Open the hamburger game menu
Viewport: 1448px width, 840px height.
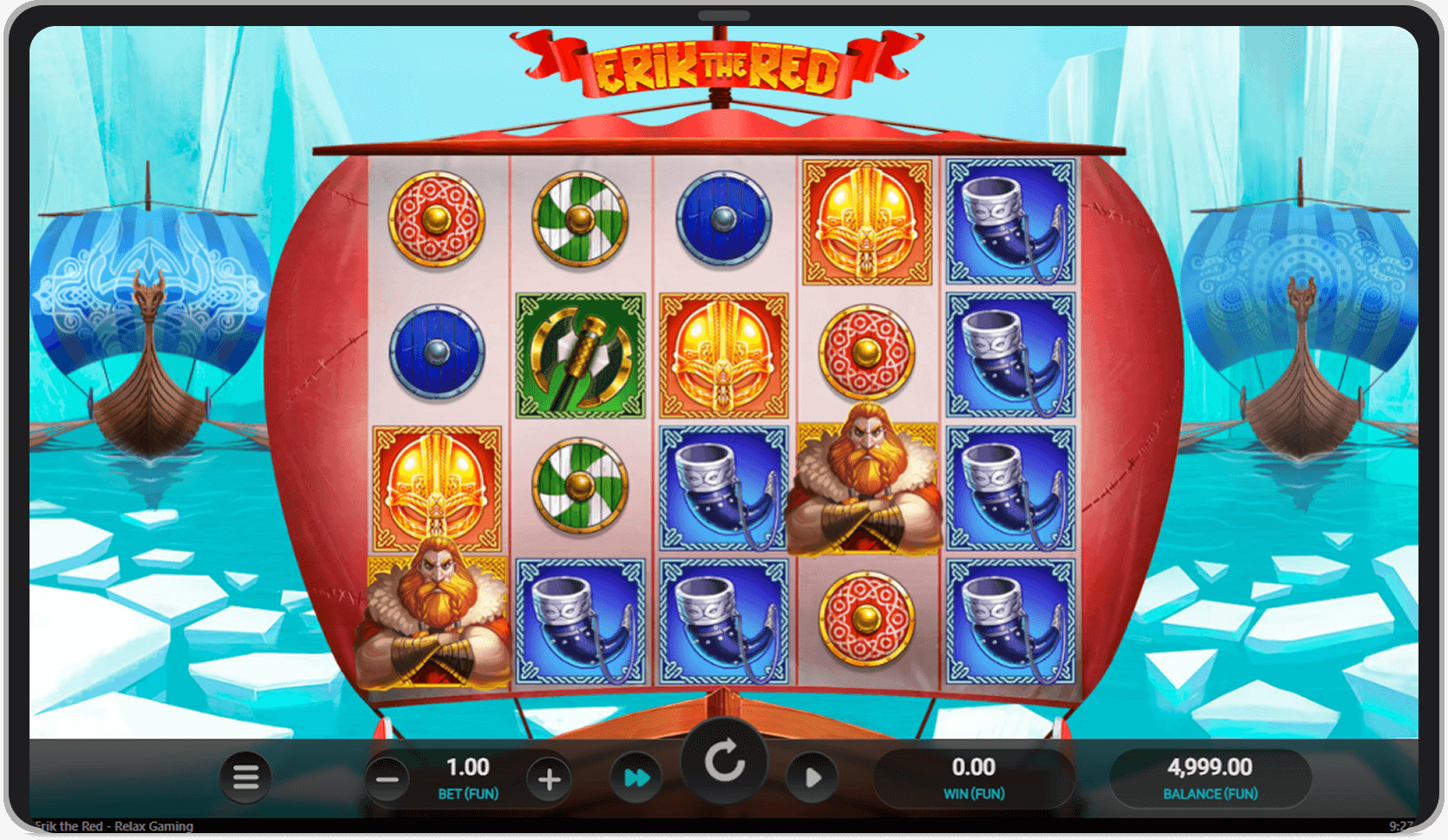coord(246,778)
